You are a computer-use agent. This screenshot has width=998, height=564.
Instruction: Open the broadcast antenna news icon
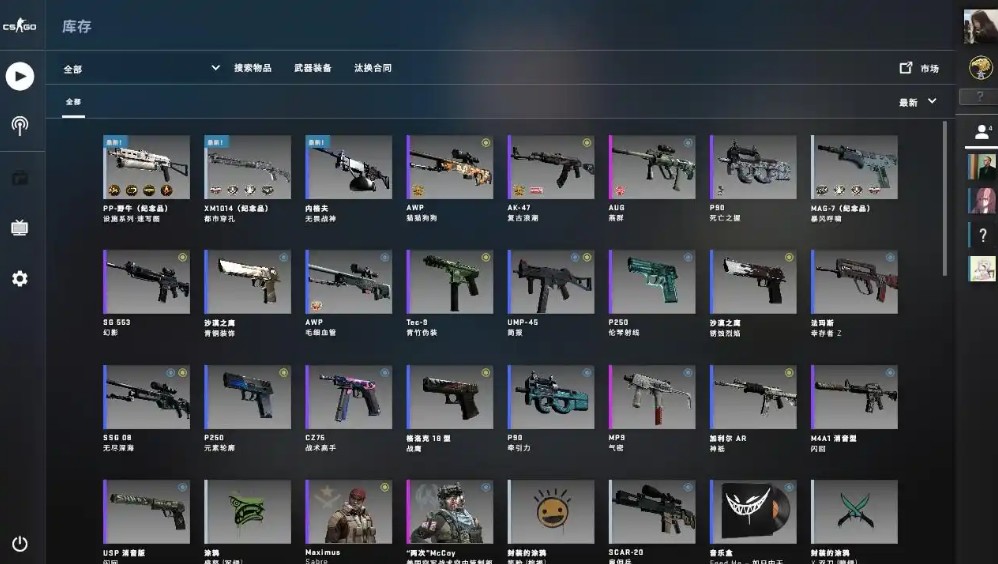(x=20, y=126)
